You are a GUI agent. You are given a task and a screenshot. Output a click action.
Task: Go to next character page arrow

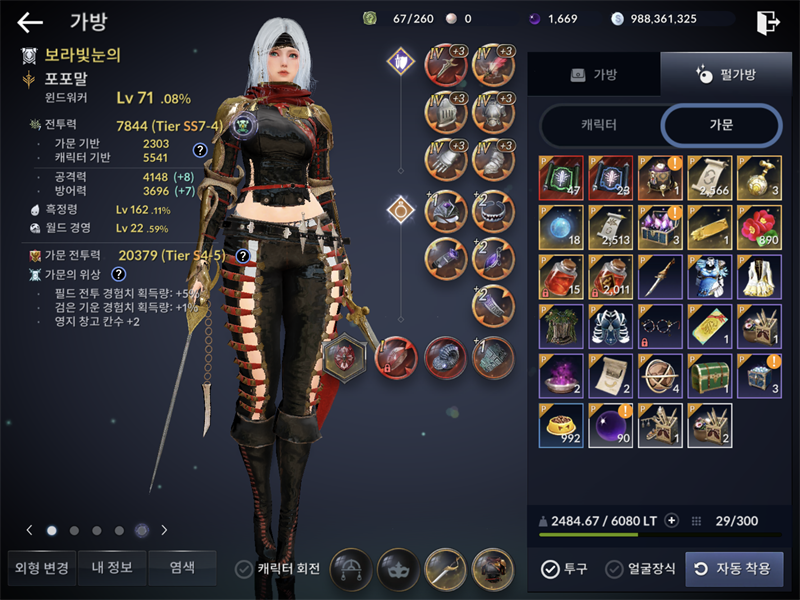point(164,530)
